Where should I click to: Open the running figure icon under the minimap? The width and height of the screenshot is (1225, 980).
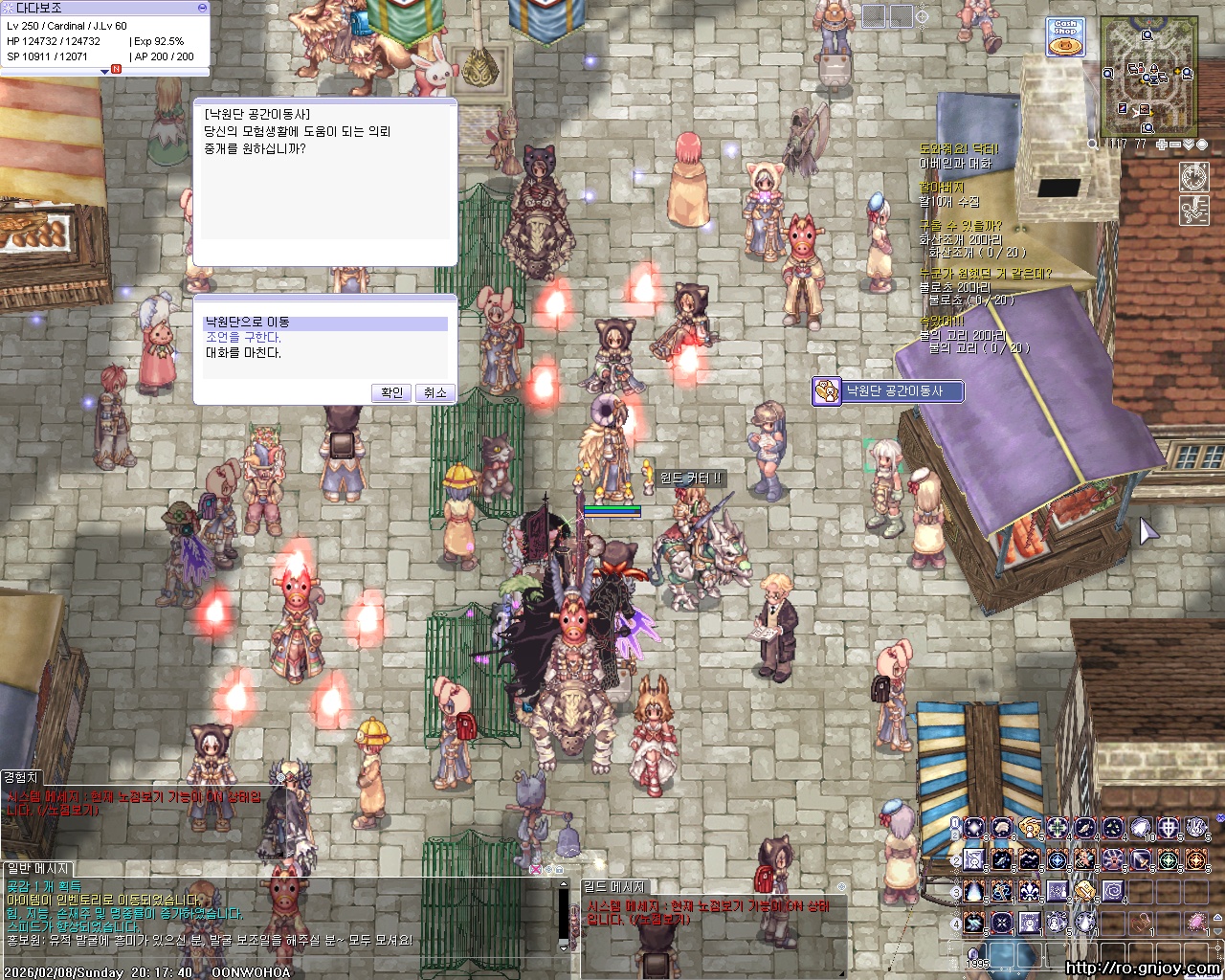[1193, 210]
